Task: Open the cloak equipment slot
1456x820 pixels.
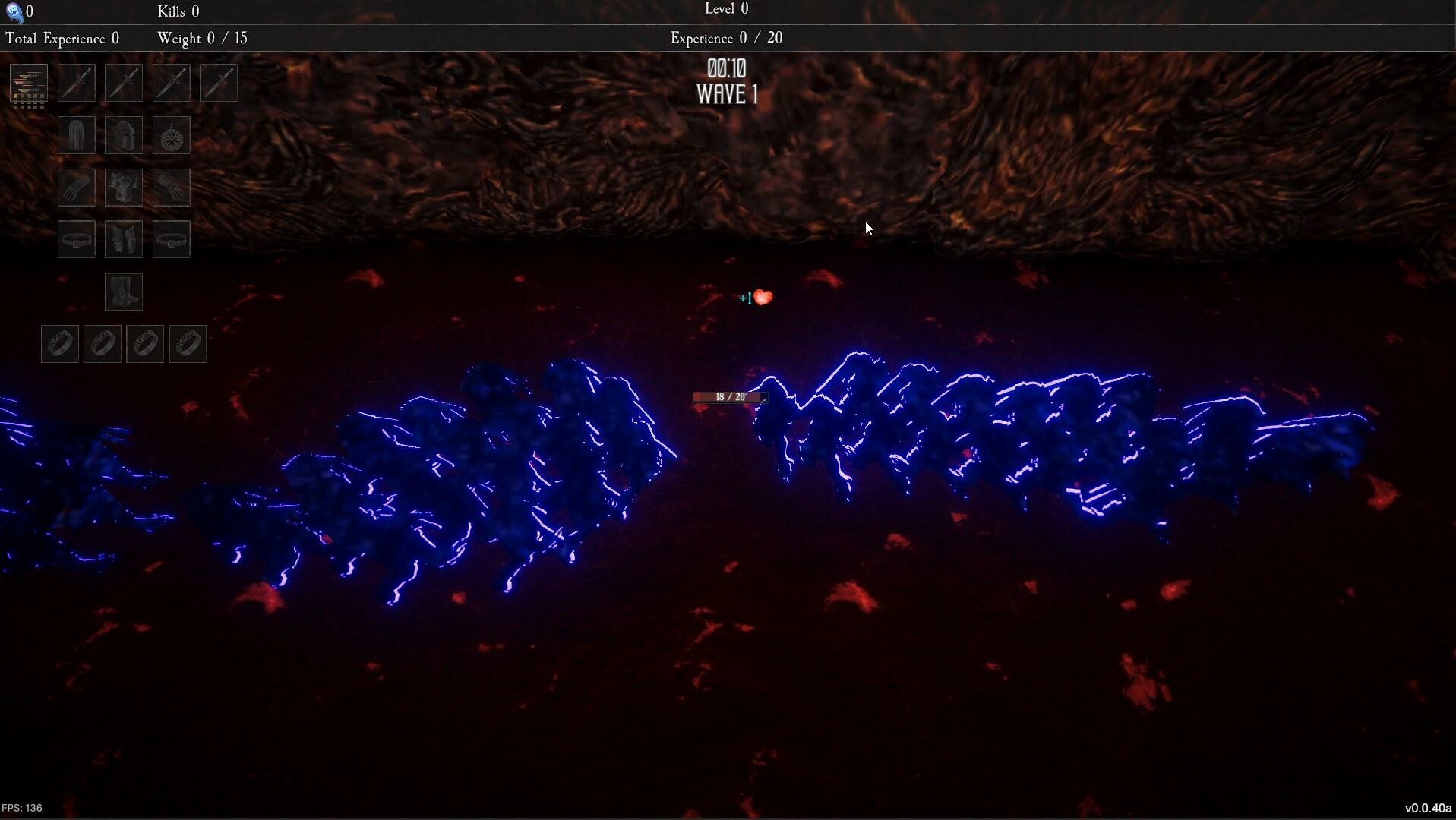Action: coord(76,135)
